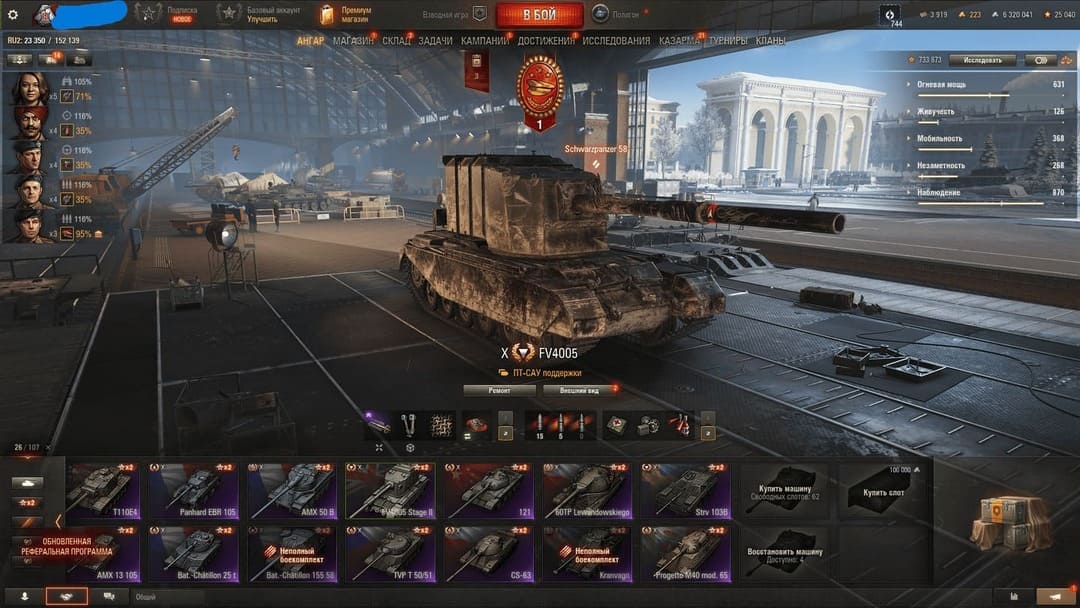This screenshot has width=1080, height=608.
Task: Select the T110E4 tank in the carousel
Action: tap(101, 489)
